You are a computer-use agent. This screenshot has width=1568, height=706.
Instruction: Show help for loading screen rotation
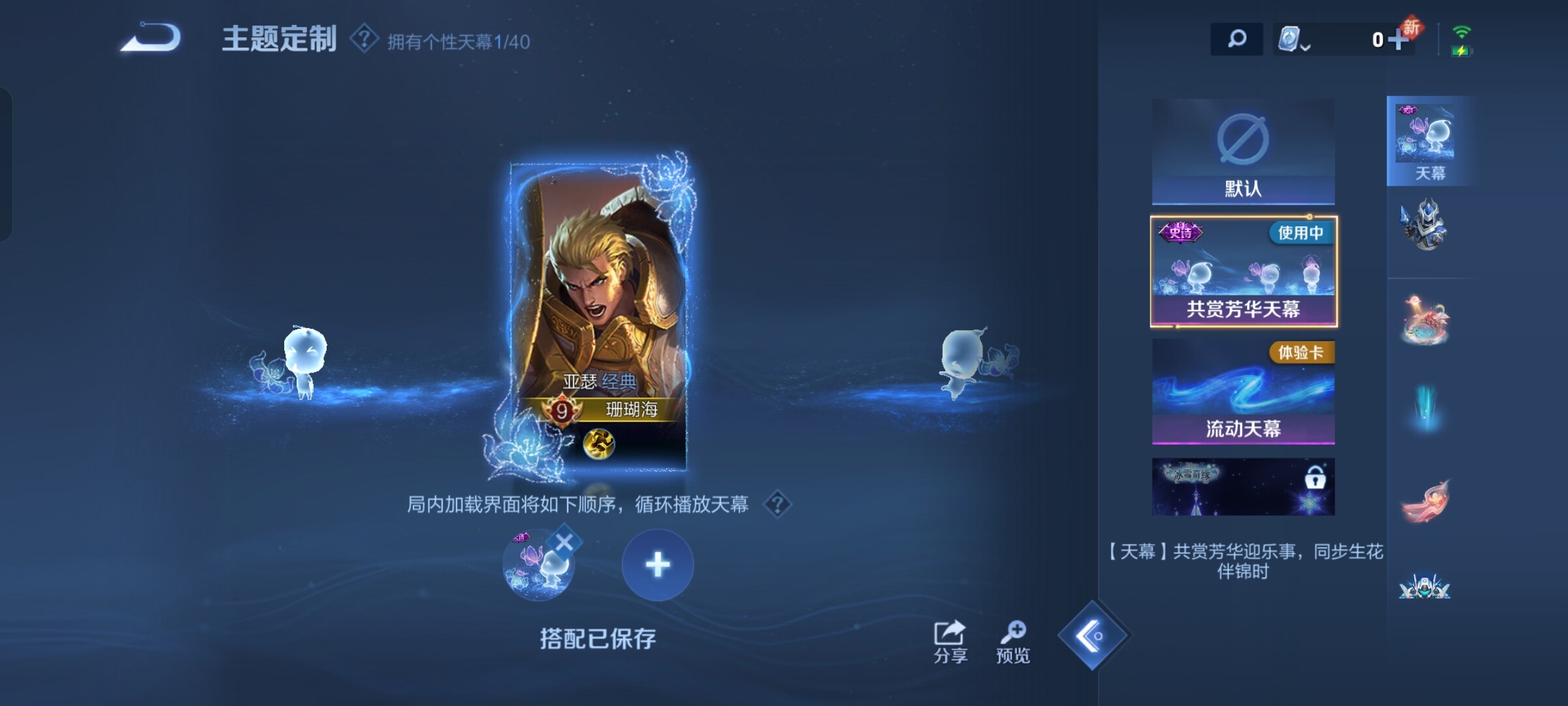click(x=777, y=505)
